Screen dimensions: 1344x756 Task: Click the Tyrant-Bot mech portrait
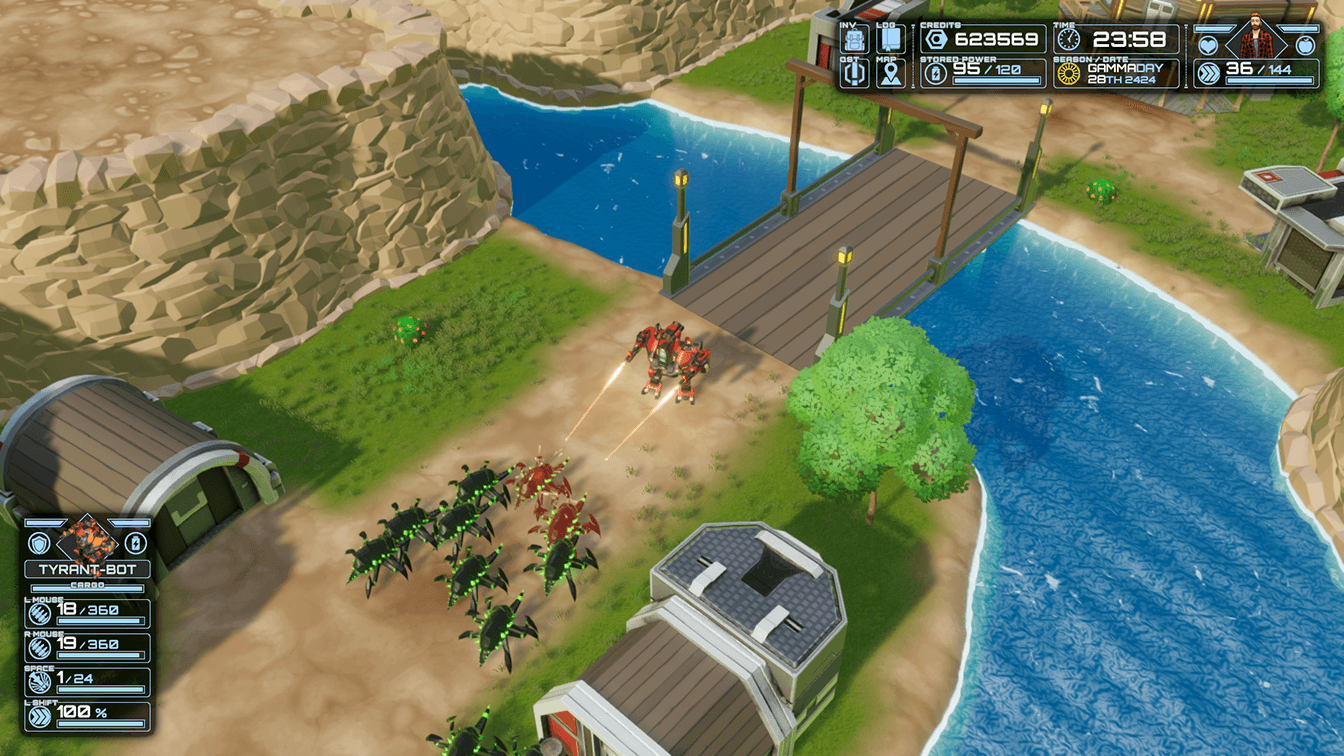(x=88, y=541)
